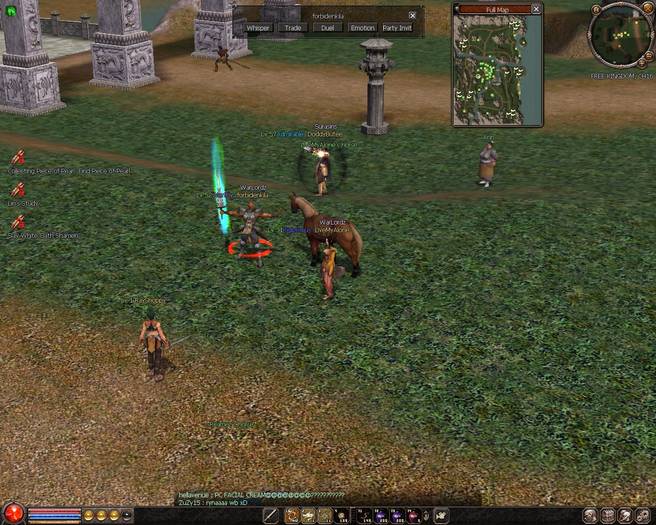Open the Collecting Piece of Pearl quest scroll

tap(18, 158)
